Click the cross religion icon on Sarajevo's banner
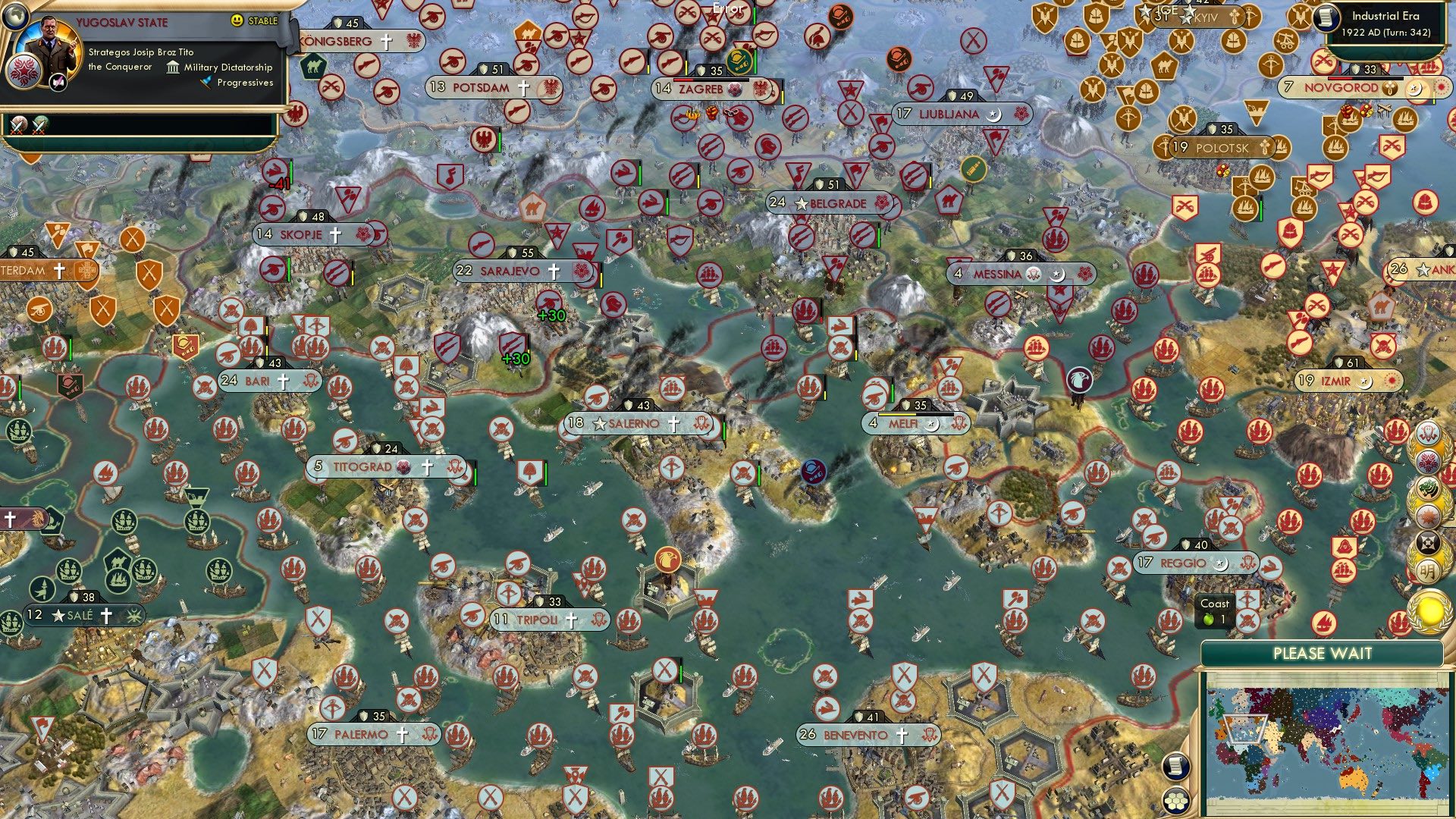 [553, 270]
